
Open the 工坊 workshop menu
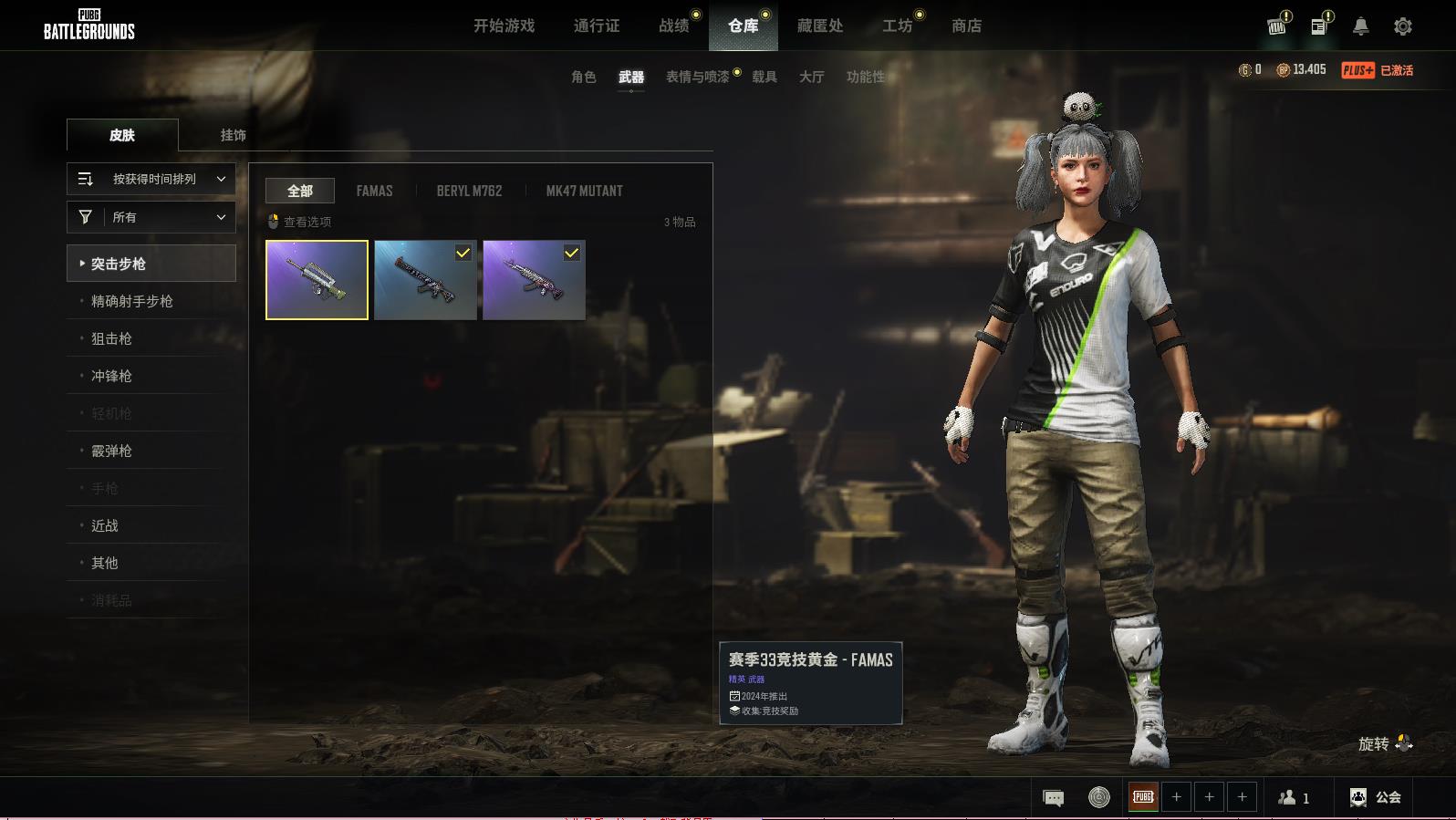point(897,26)
